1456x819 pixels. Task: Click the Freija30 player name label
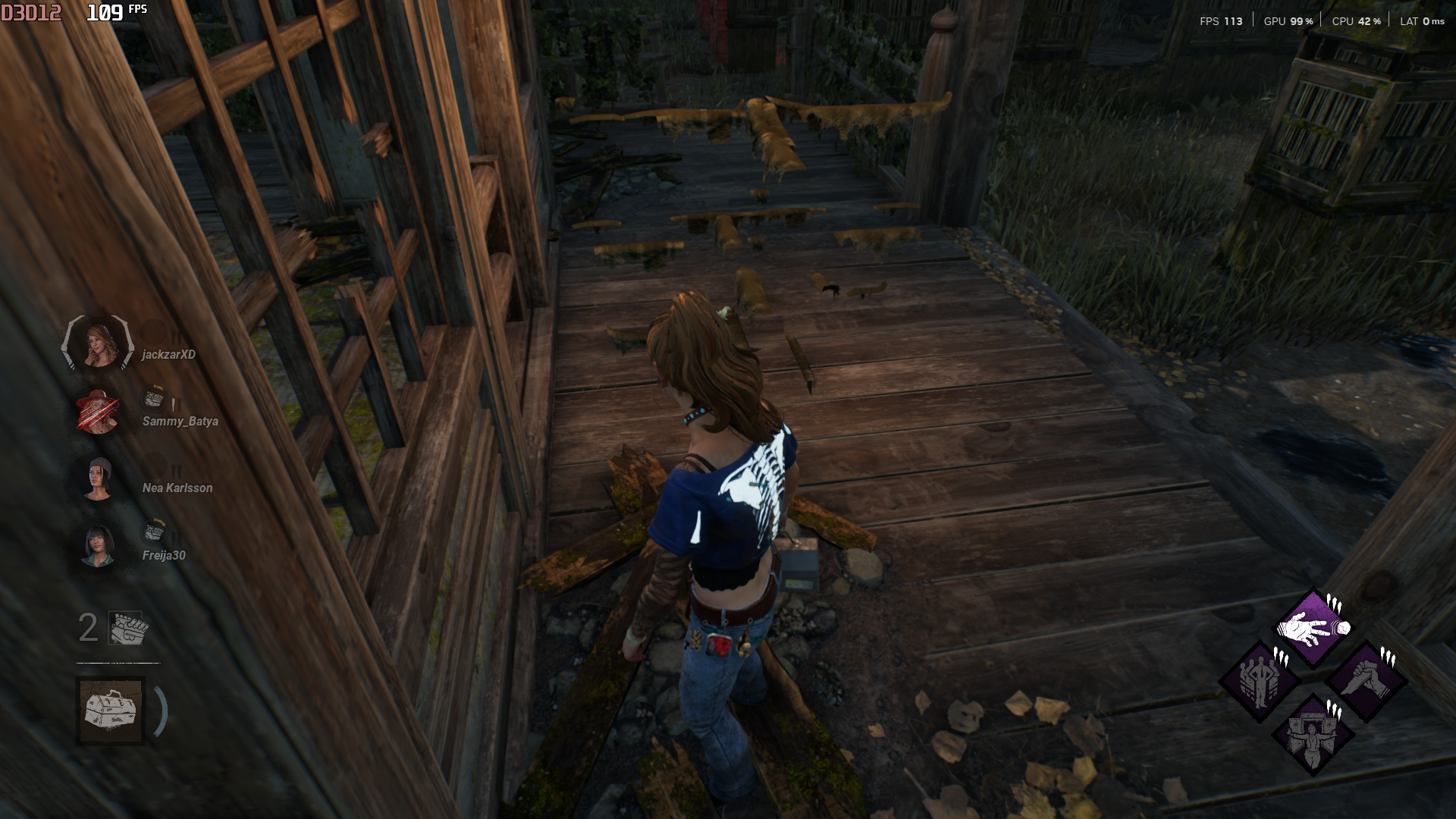pos(162,554)
